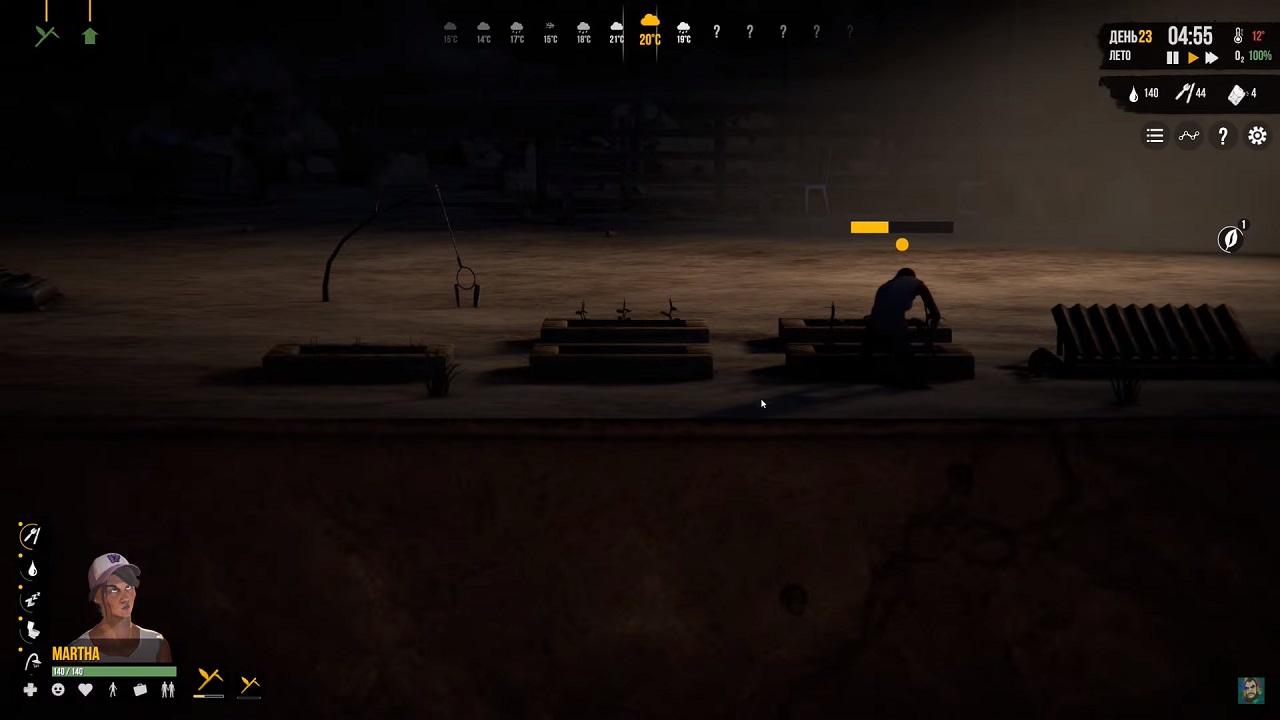This screenshot has width=1280, height=720.
Task: Open the relationships two-people icon
Action: pyautogui.click(x=167, y=689)
